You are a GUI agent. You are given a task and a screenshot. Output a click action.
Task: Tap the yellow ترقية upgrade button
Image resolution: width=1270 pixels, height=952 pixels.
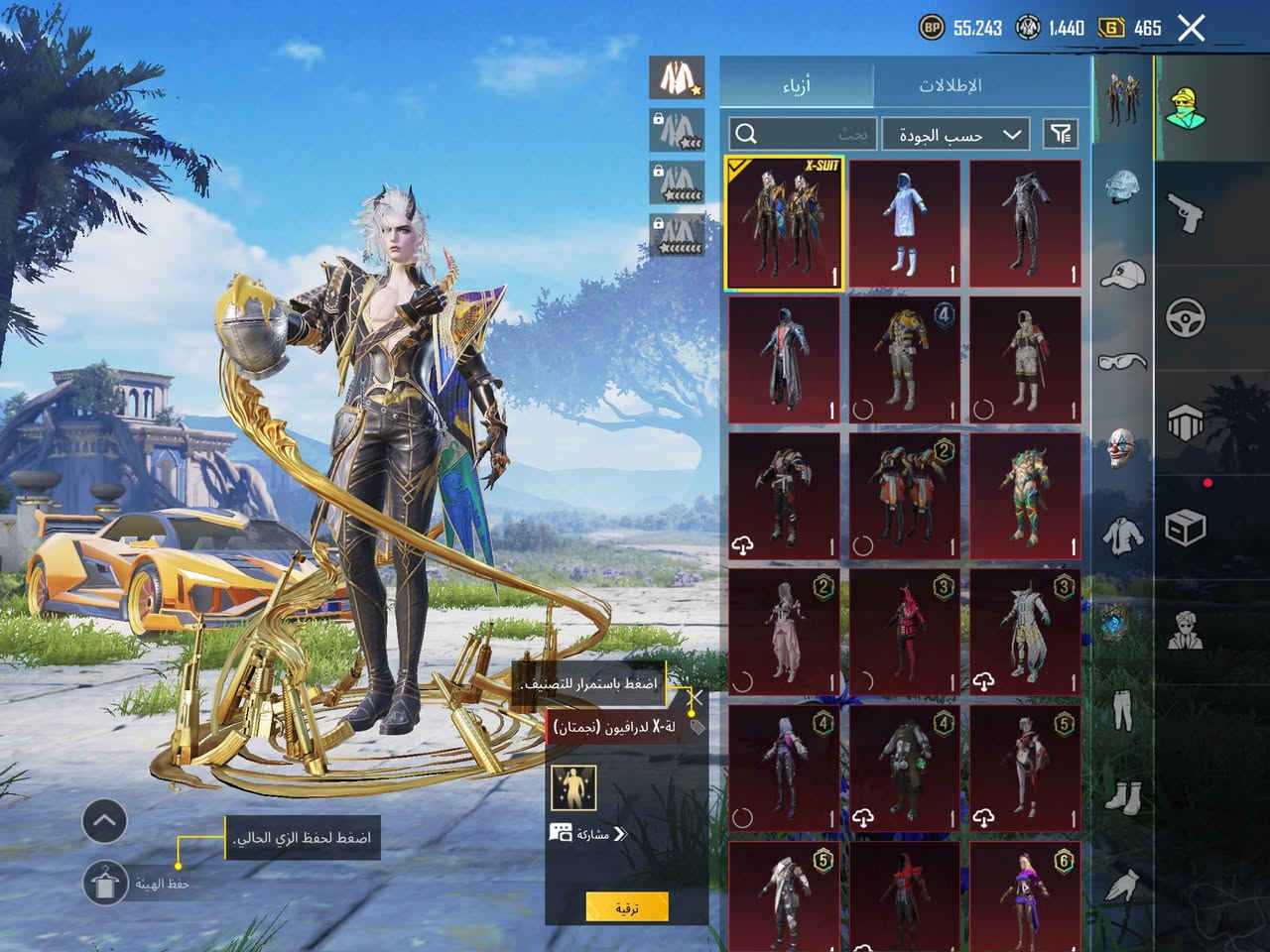[626, 907]
